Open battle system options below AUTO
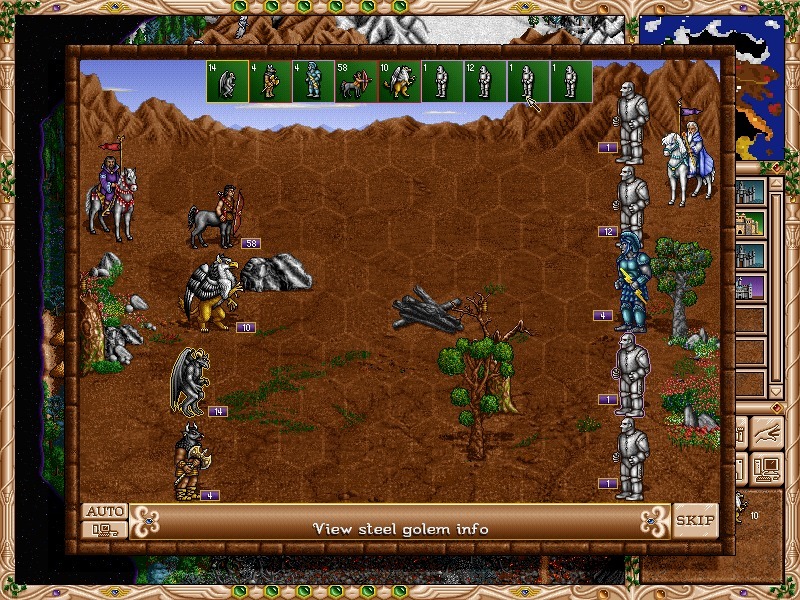Image resolution: width=800 pixels, height=600 pixels. [105, 530]
